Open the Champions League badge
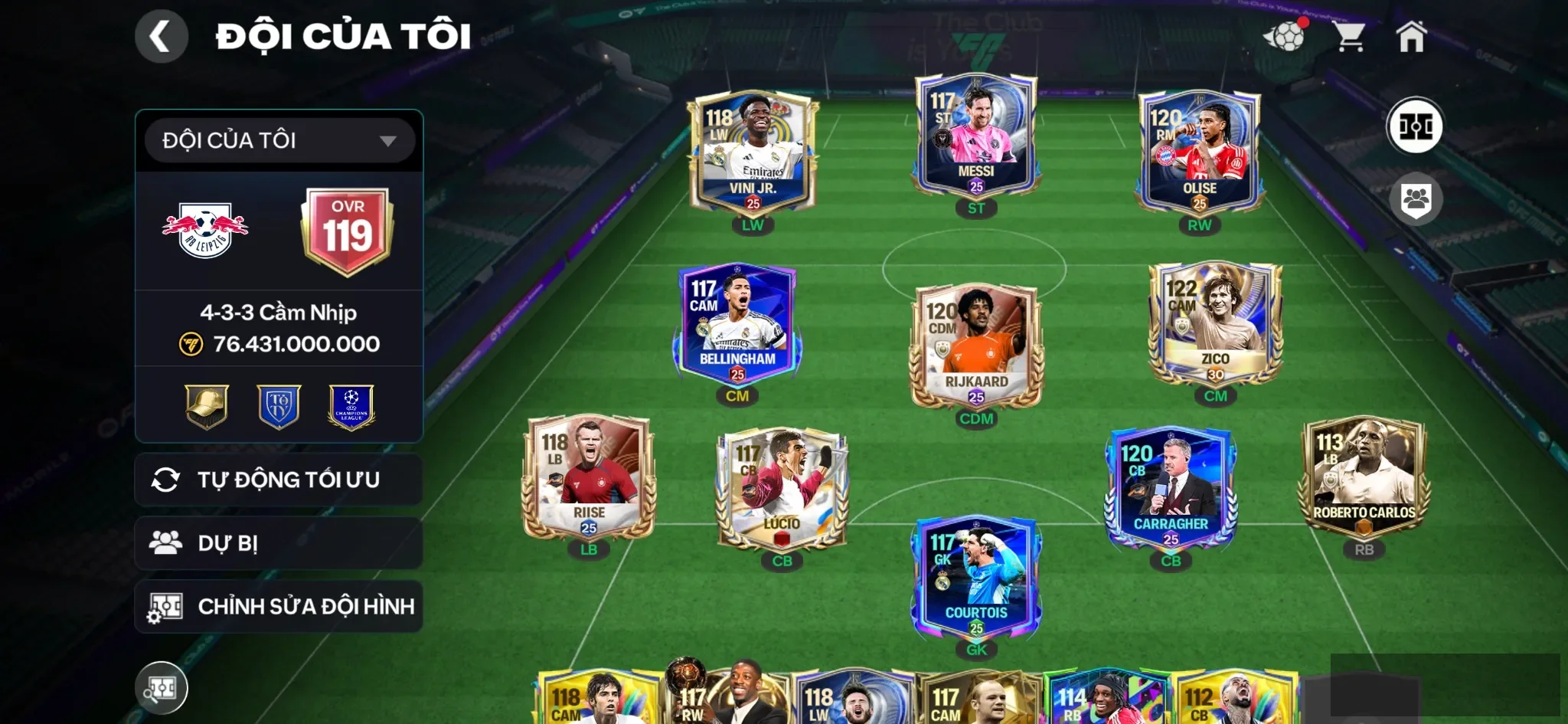Screen dimensions: 1568x724 351,406
